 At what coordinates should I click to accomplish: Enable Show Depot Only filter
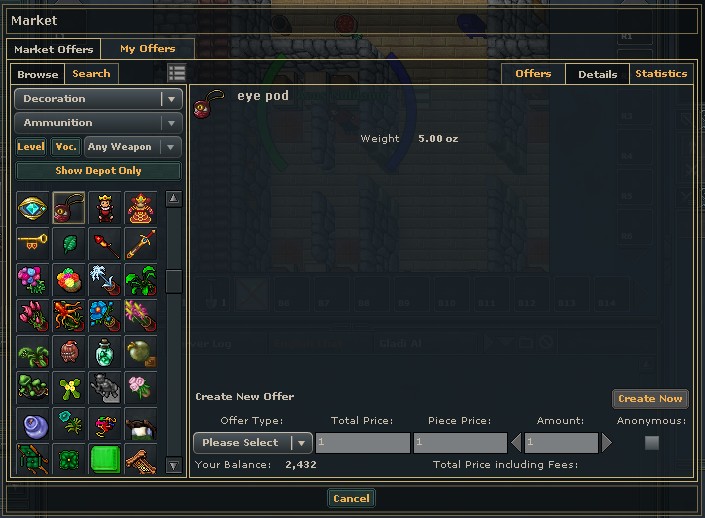point(98,171)
